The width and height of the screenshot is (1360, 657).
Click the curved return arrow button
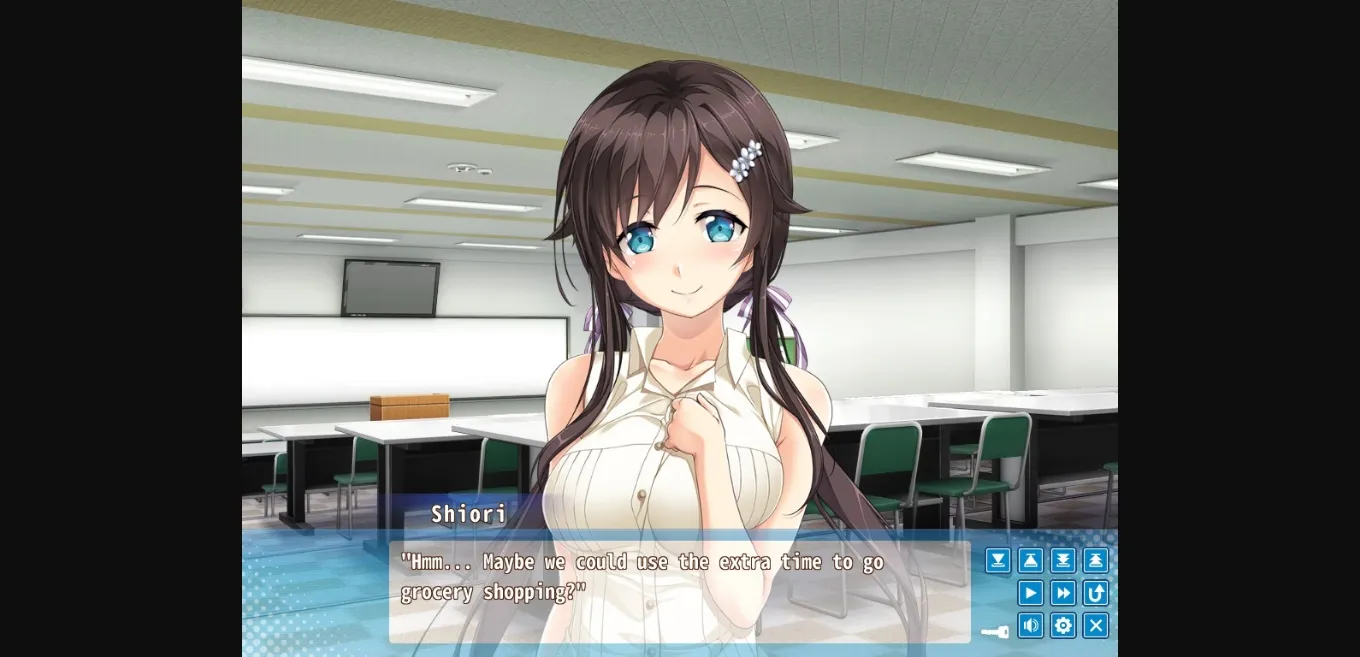click(x=1095, y=593)
